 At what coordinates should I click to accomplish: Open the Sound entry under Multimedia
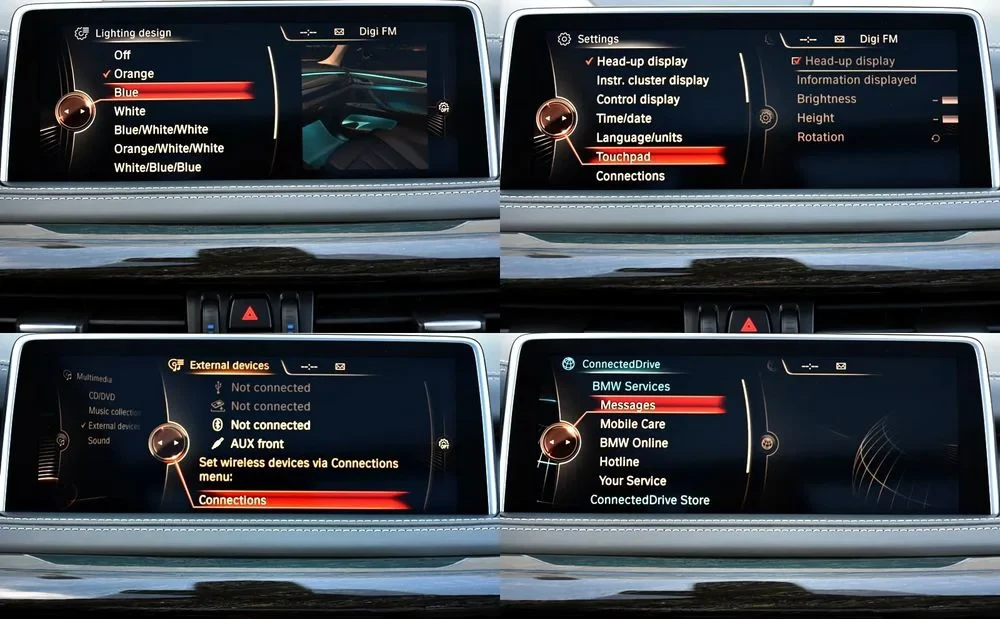point(99,440)
